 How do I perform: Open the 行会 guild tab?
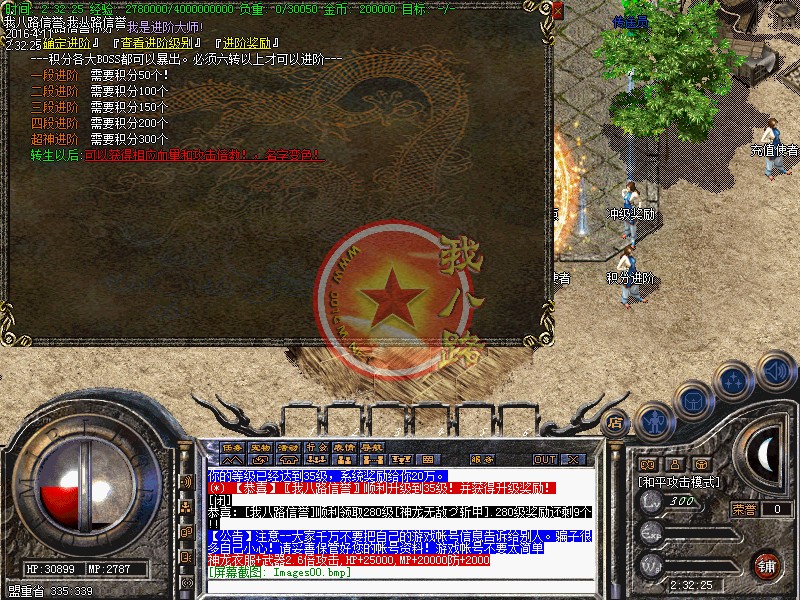(x=317, y=446)
